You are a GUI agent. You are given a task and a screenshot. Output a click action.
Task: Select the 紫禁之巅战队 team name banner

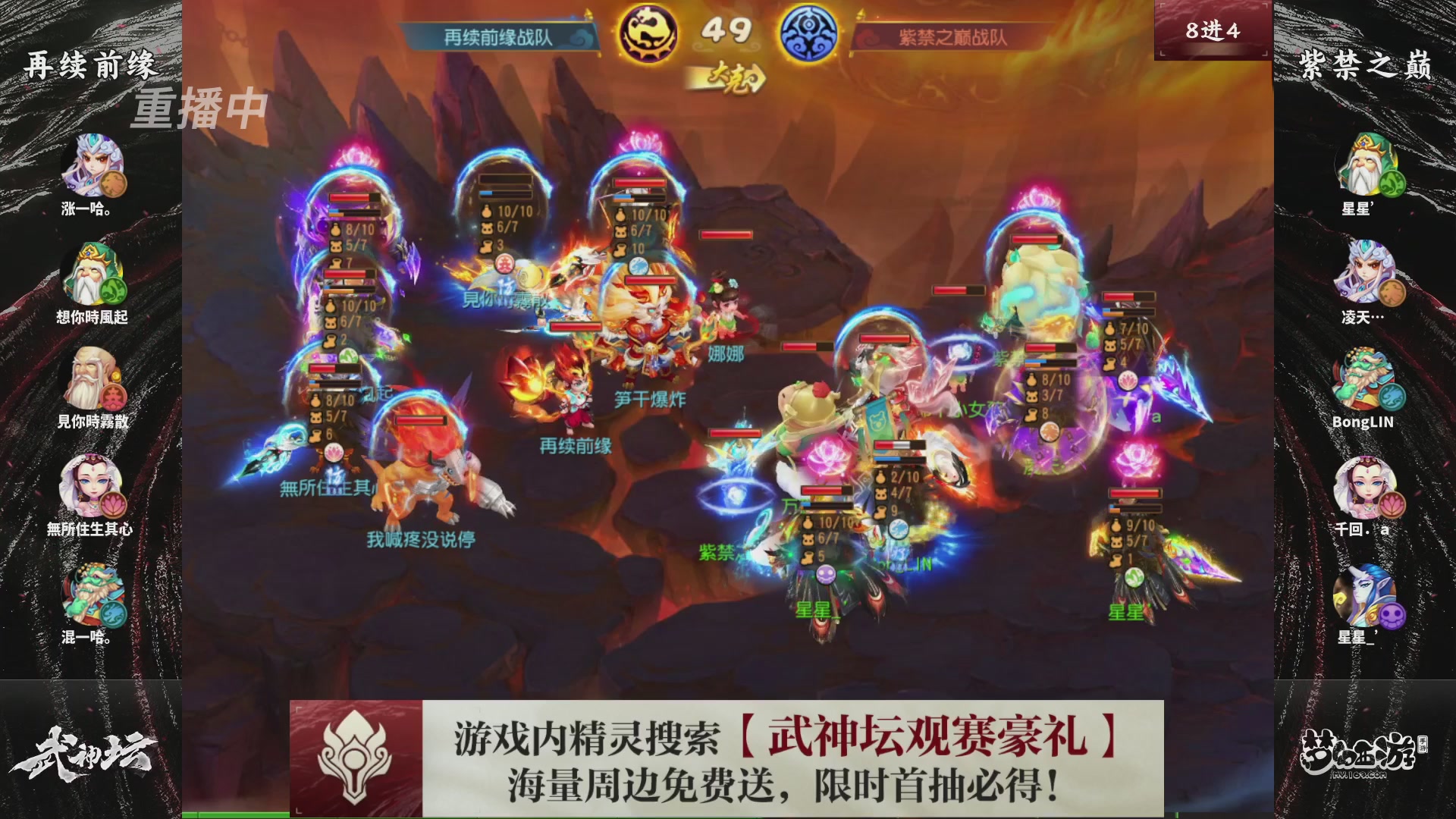(952, 34)
